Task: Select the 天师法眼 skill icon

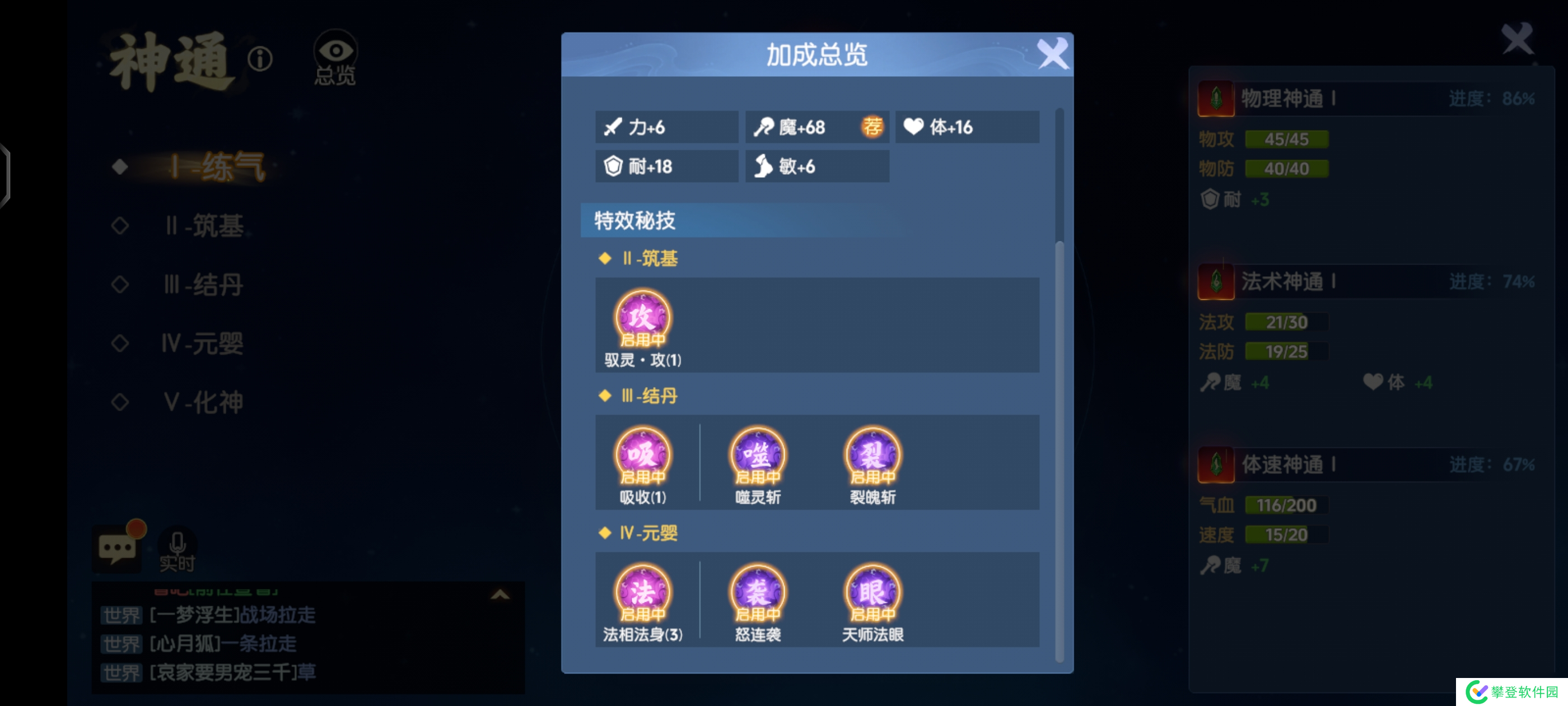Action: tap(872, 592)
